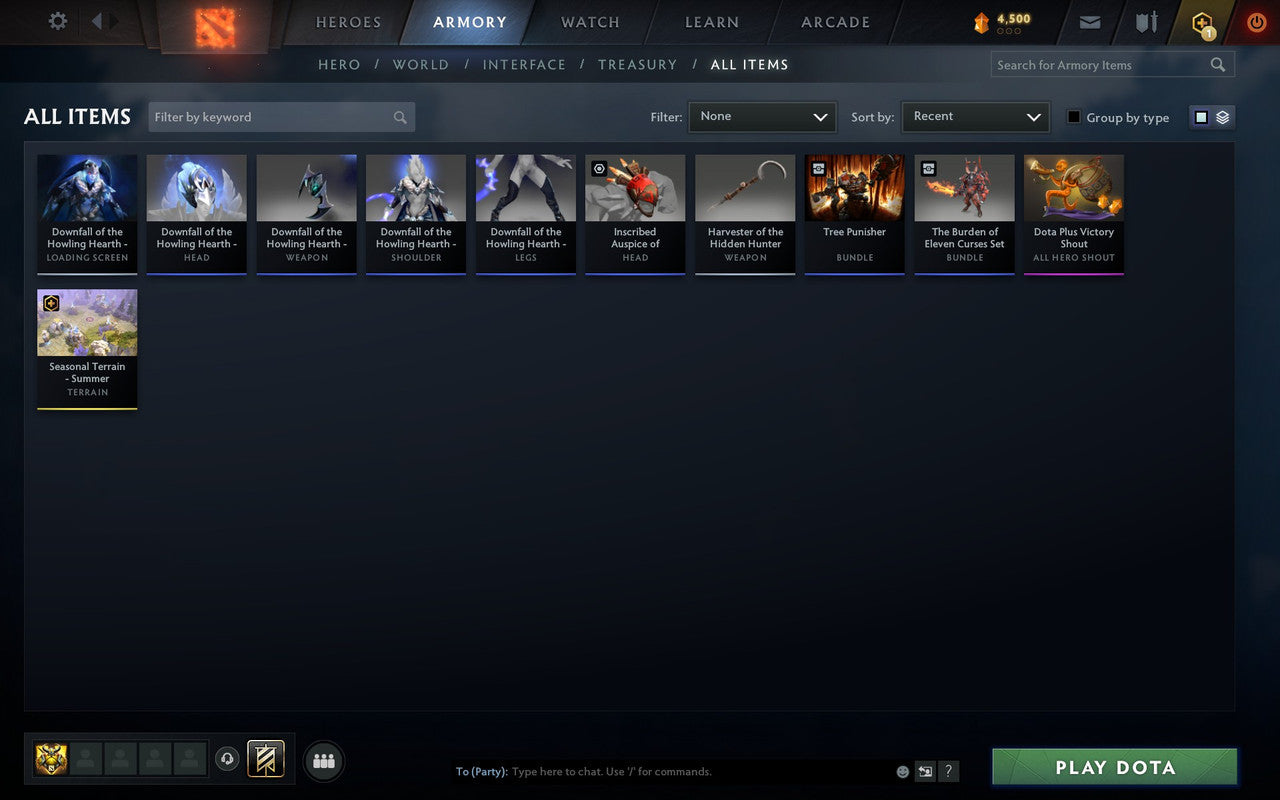The image size is (1280, 800).
Task: Switch to stacked list view mode
Action: coord(1221,116)
